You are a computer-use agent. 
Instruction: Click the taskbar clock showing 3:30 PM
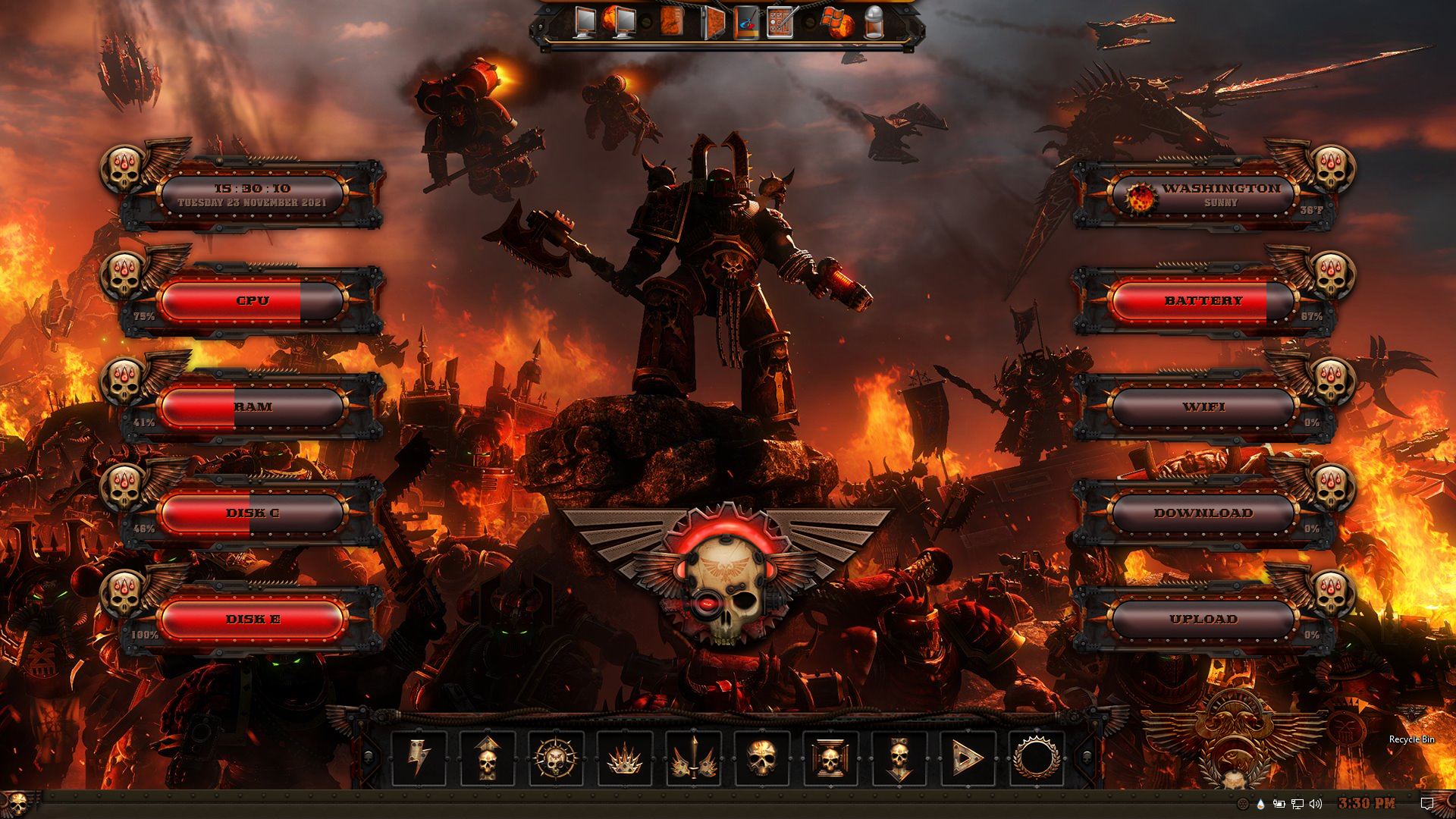click(1367, 804)
